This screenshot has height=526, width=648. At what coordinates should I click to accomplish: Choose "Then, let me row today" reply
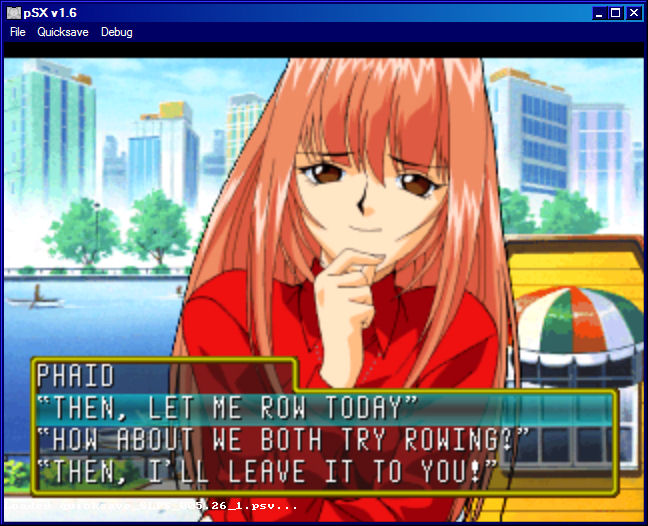(226, 409)
